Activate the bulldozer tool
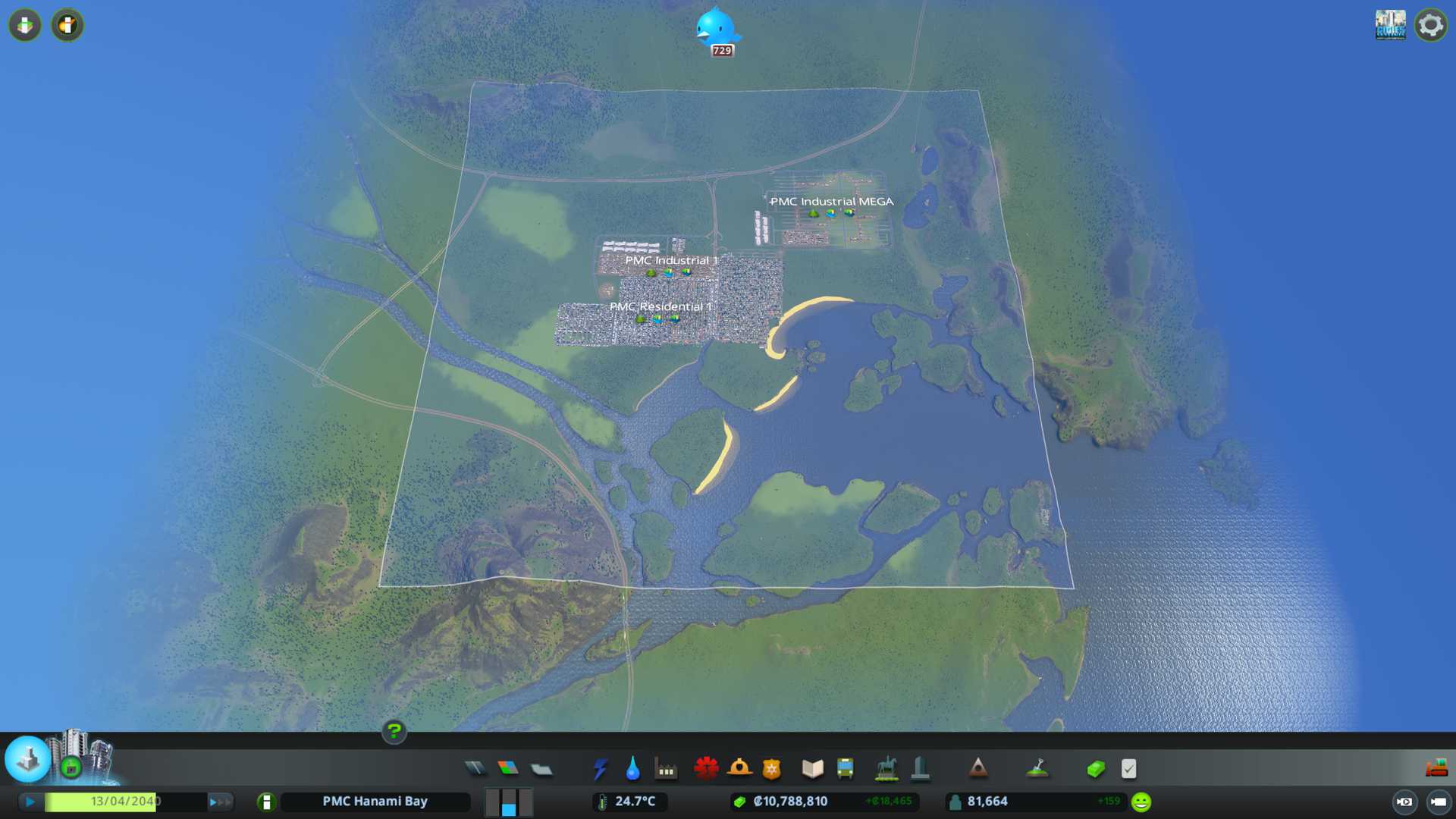 coord(1436,769)
